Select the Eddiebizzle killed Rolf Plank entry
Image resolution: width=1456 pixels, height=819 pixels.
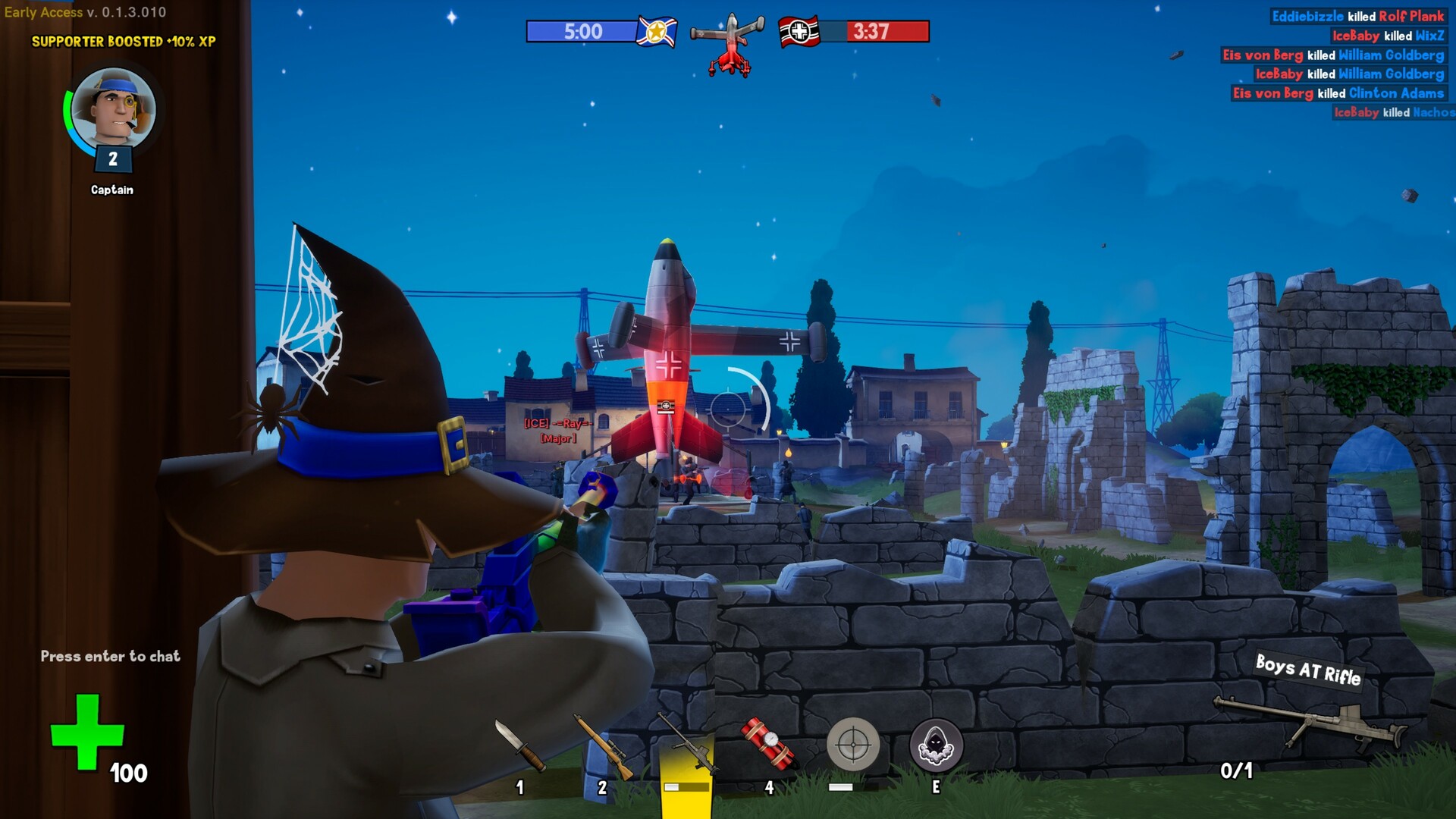click(x=1357, y=16)
